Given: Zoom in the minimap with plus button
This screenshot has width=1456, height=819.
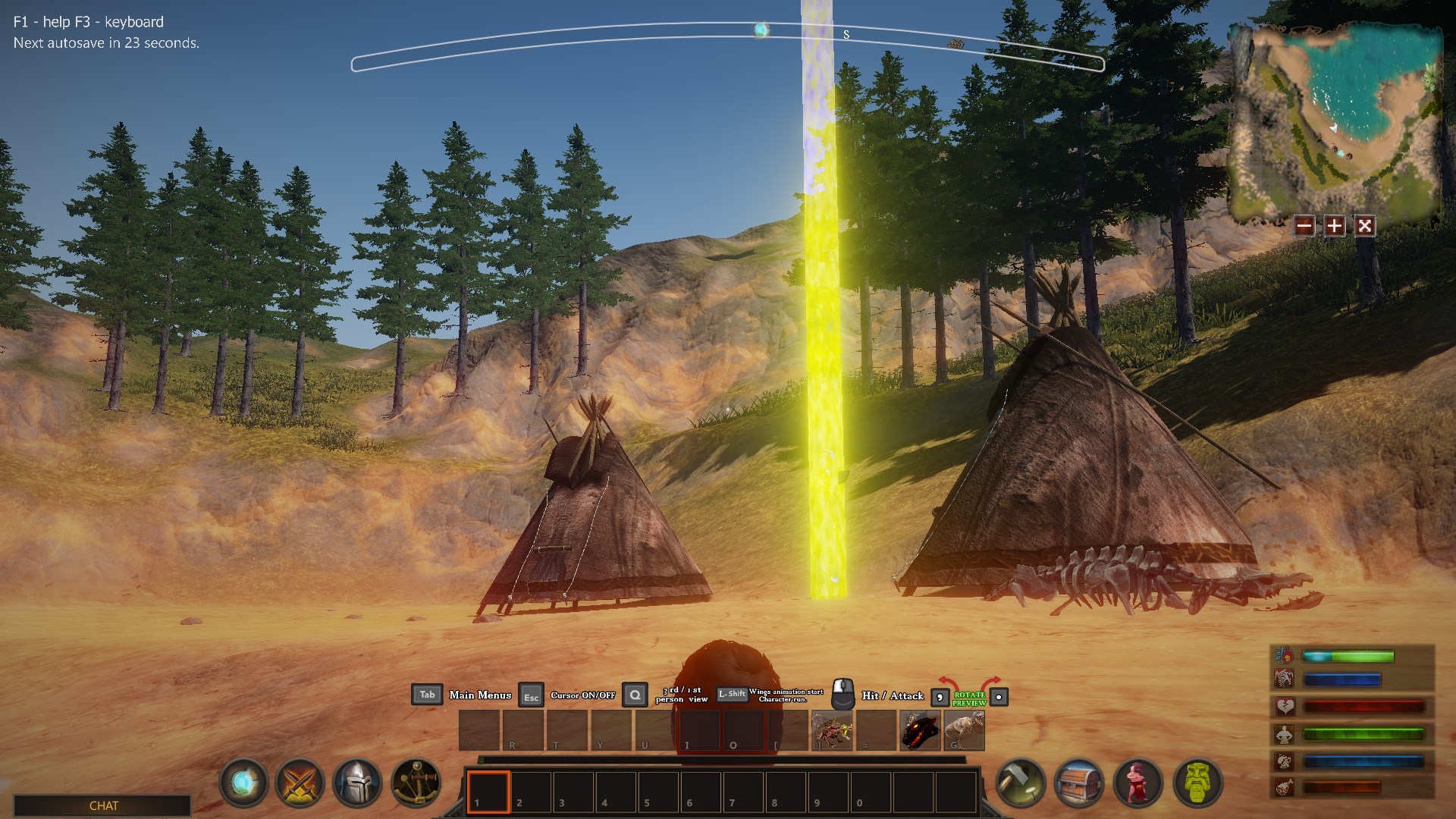Looking at the screenshot, I should tap(1334, 225).
